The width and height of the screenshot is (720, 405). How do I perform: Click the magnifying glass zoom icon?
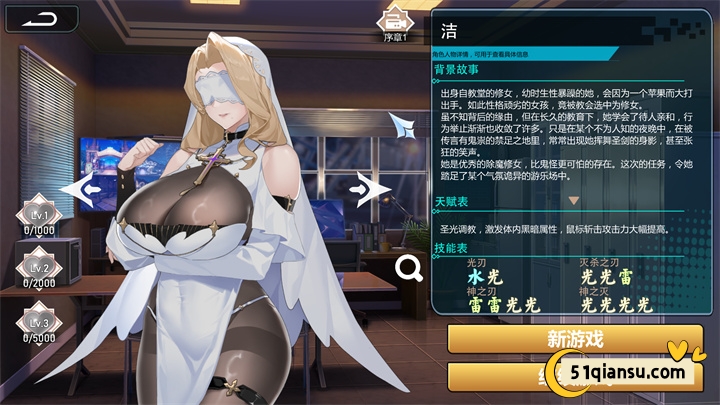(x=408, y=266)
